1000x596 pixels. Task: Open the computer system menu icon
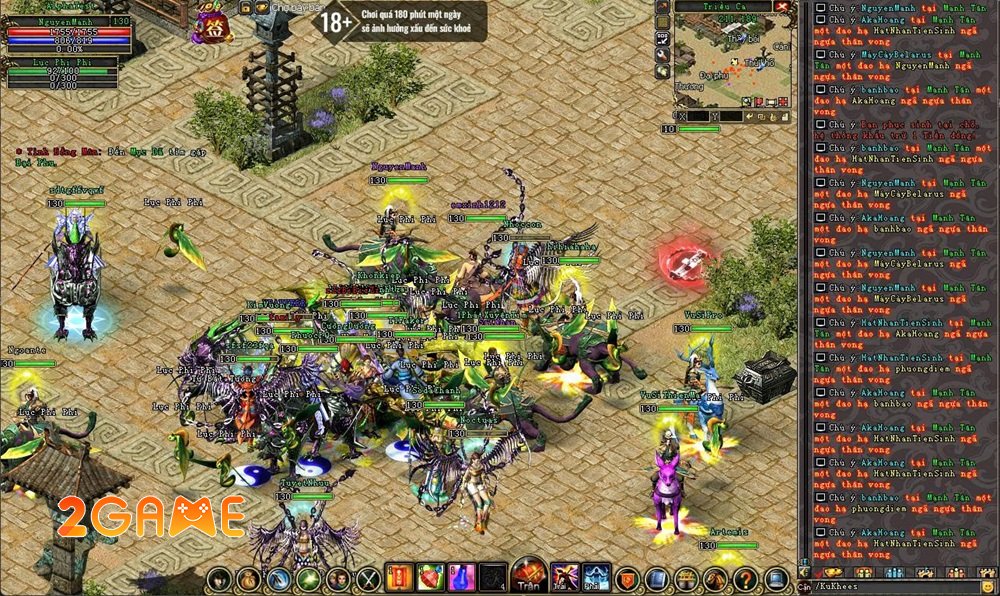click(x=774, y=579)
